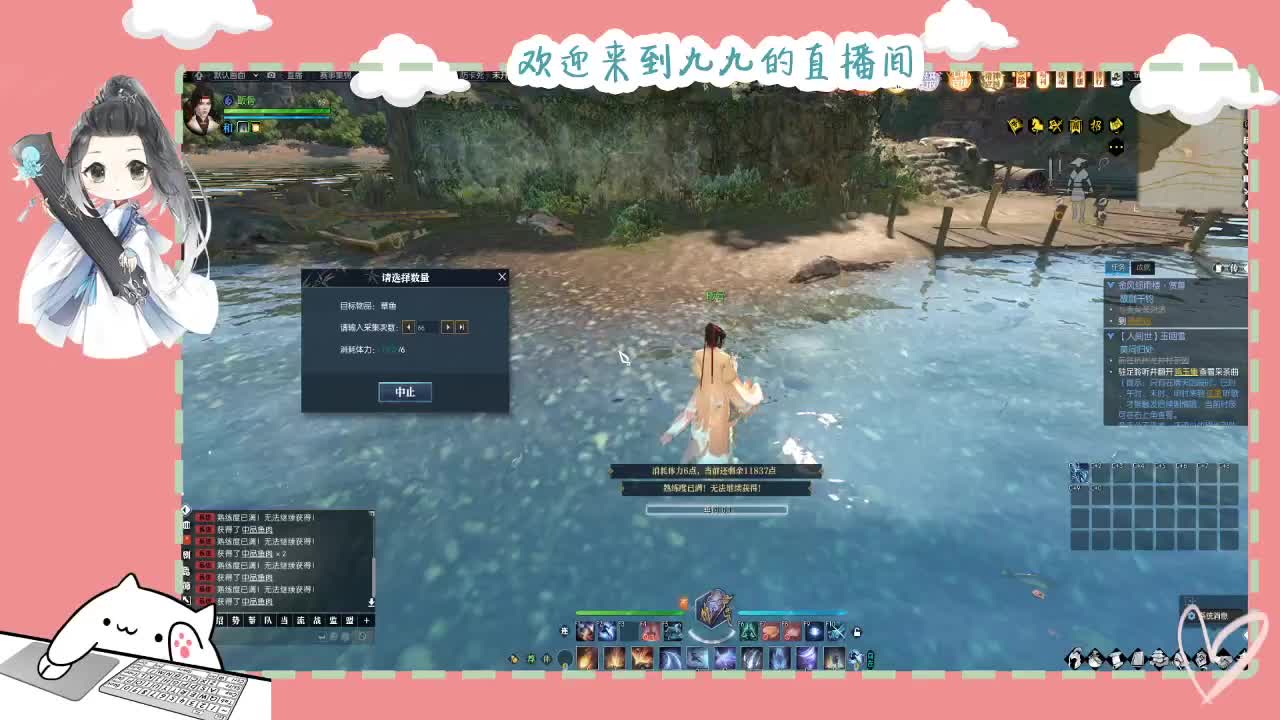Click the 系统消息 envelope icon above the minimap bar
This screenshot has width=1280, height=720.
pyautogui.click(x=1191, y=616)
